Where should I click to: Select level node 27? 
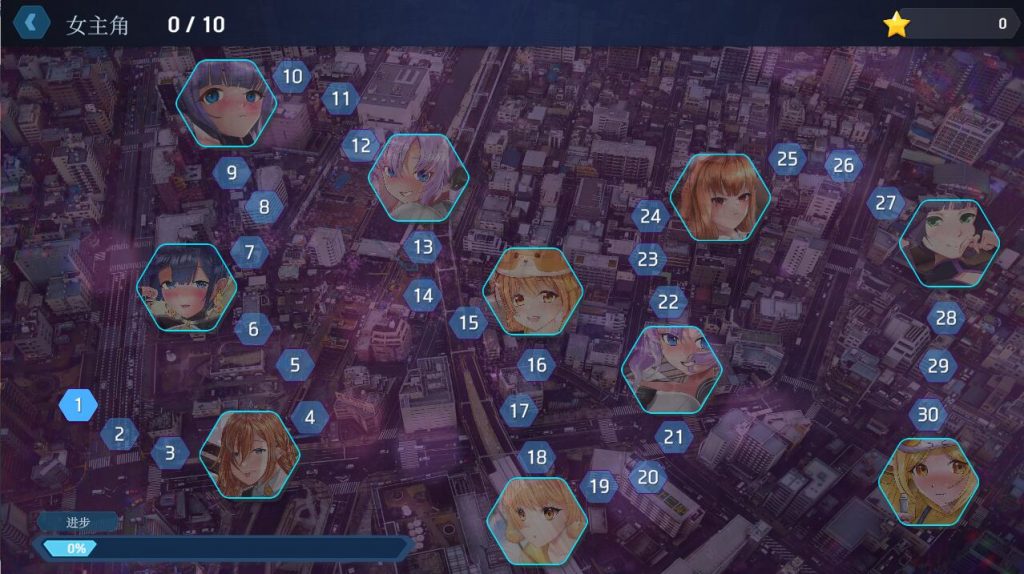coord(886,203)
